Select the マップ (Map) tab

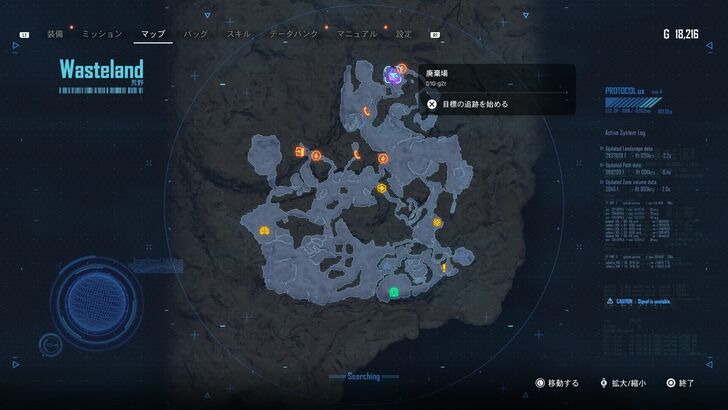coord(153,34)
